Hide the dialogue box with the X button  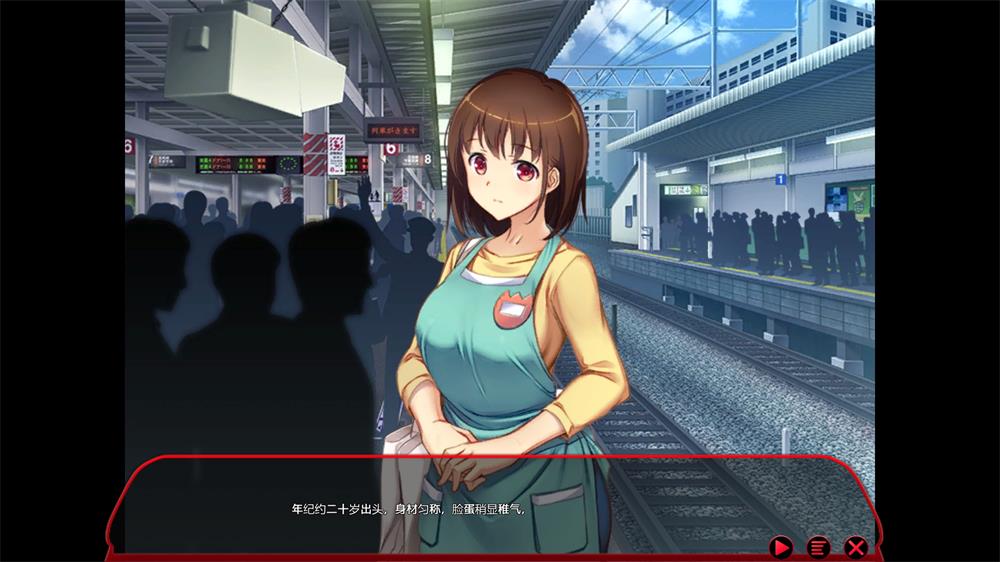[855, 547]
